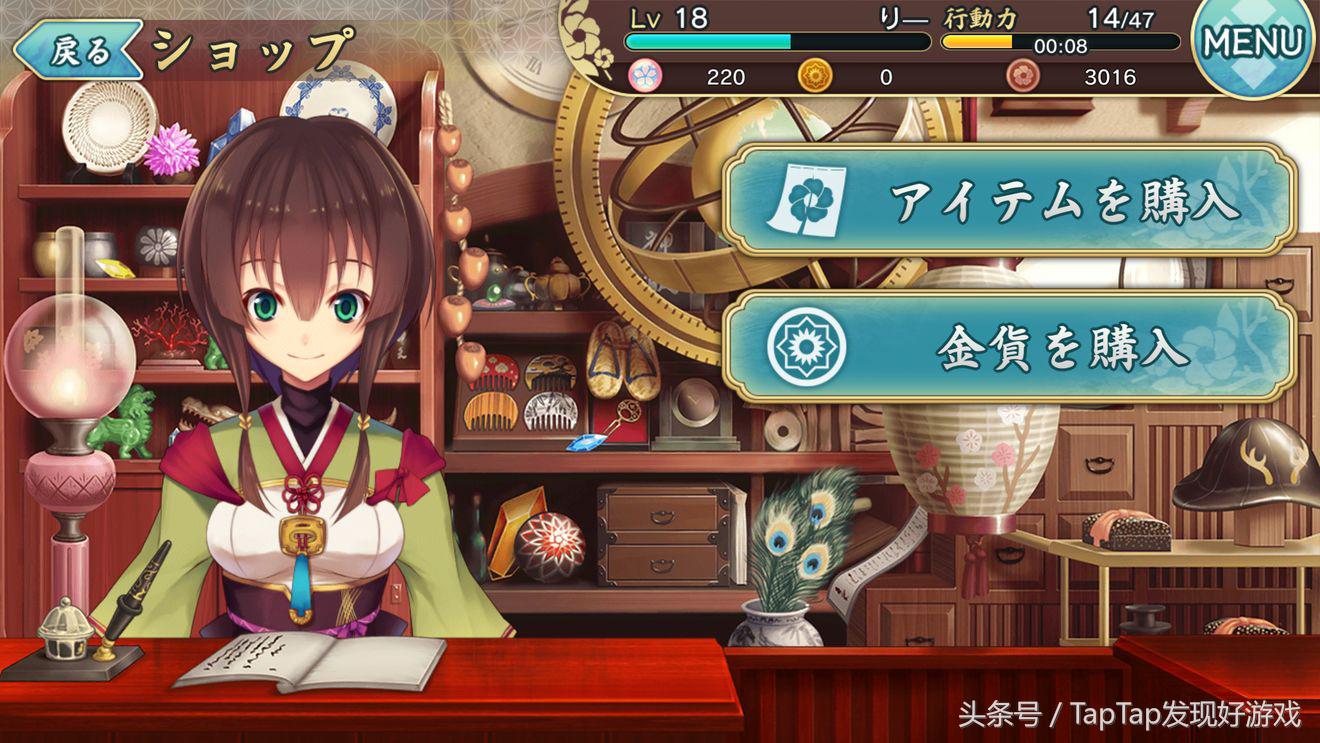1320x743 pixels.
Task: Tap the red coin currency icon
Action: 1022,76
